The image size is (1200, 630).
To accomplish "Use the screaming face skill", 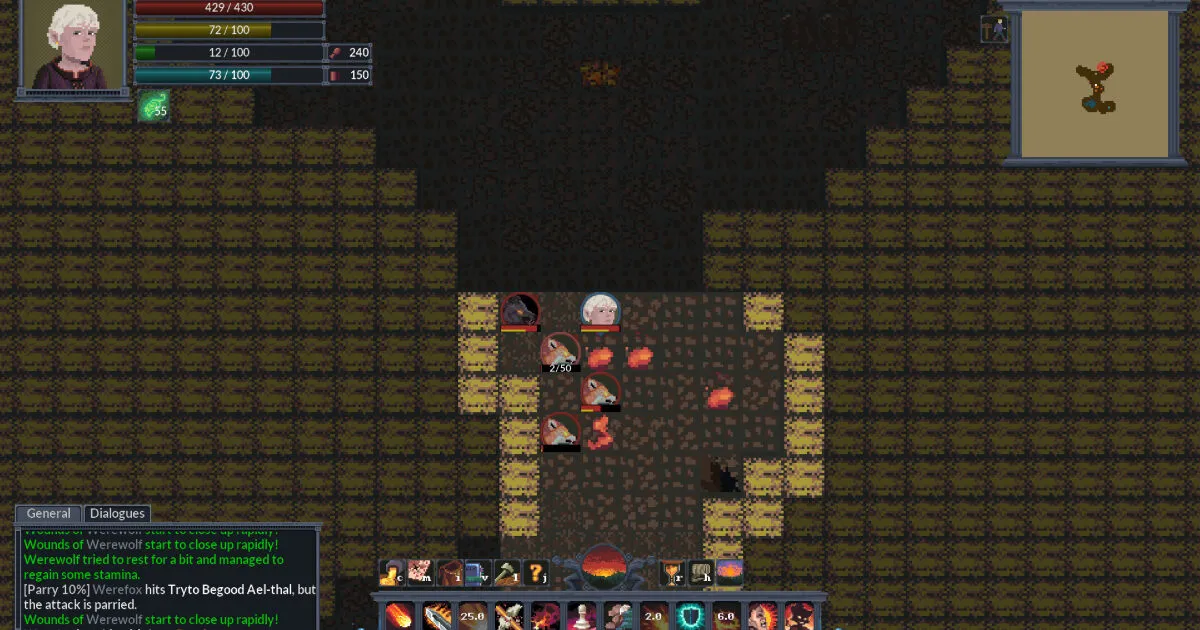I will (761, 615).
